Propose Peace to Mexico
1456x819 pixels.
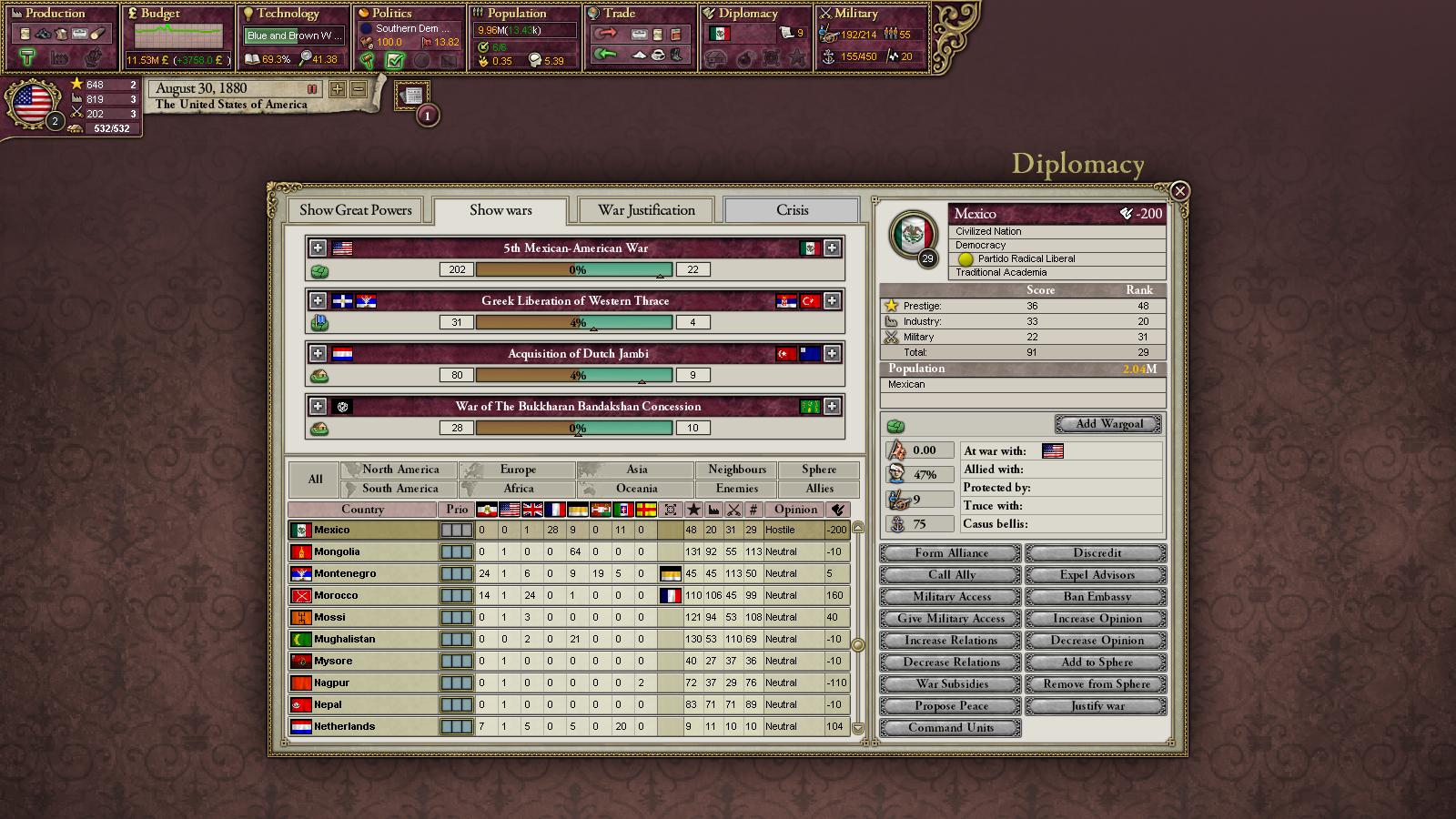pyautogui.click(x=951, y=706)
